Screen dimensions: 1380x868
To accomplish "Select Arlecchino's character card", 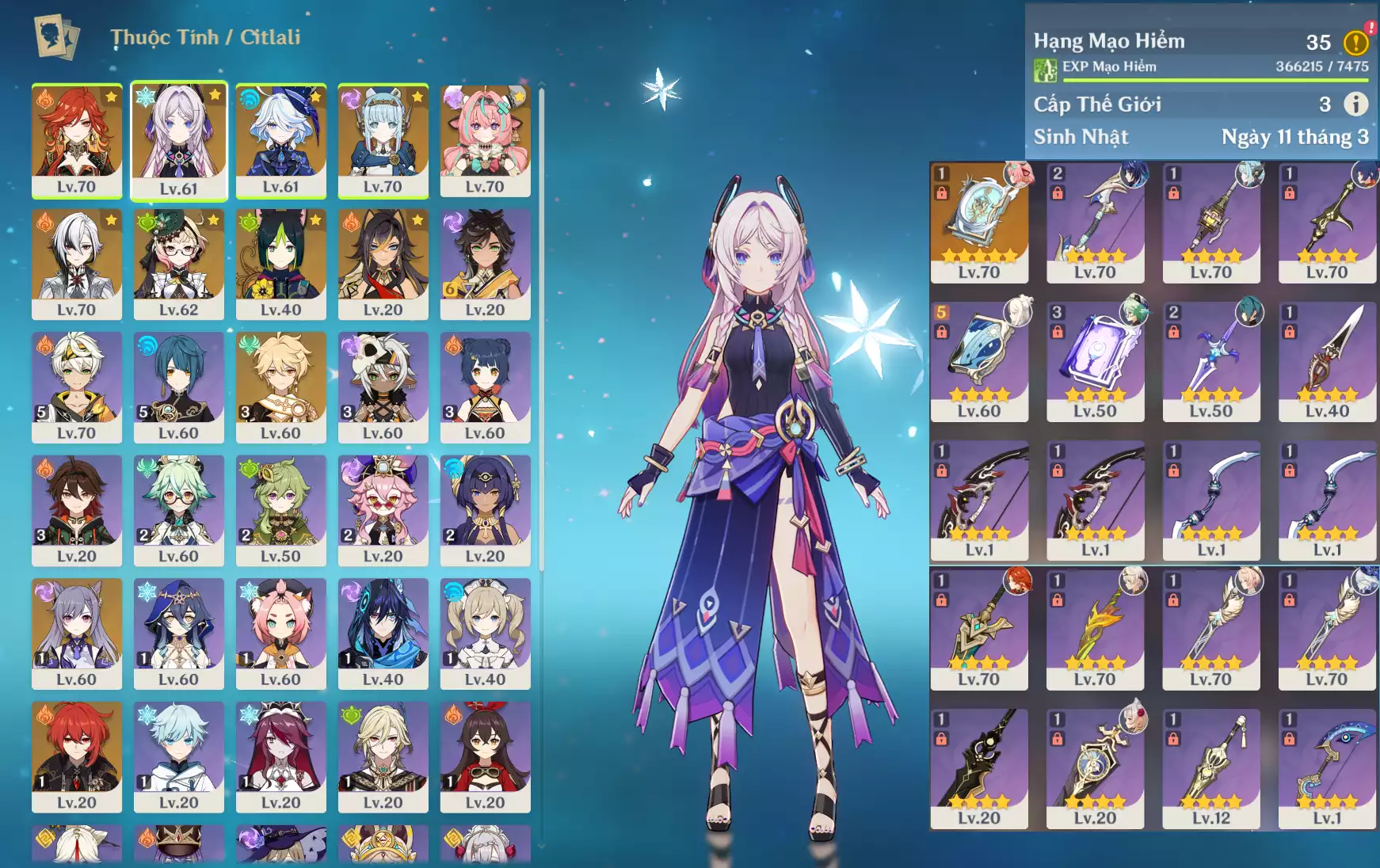I will pos(77,262).
